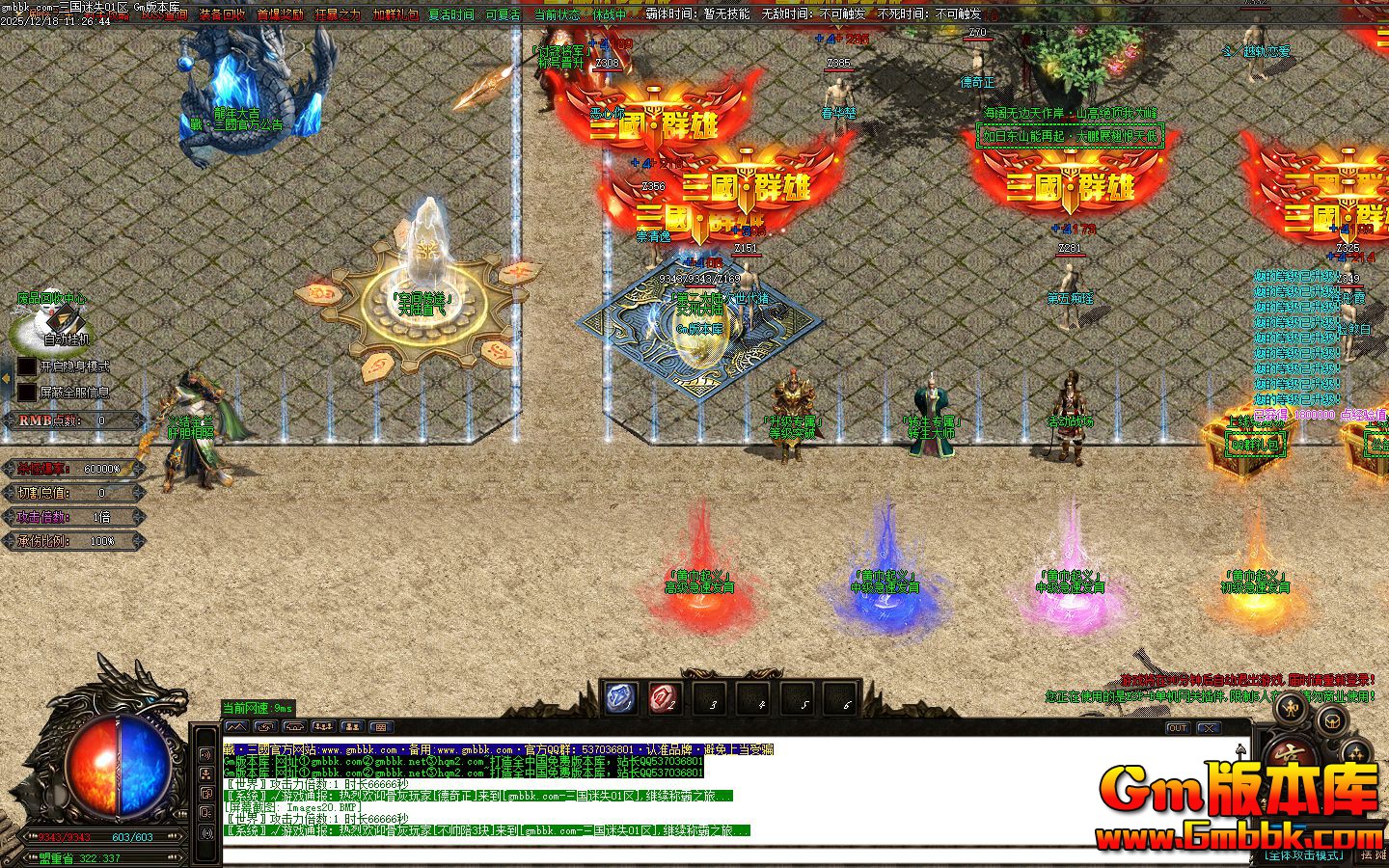Image resolution: width=1389 pixels, height=868 pixels.
Task: Open the 废品回收中心 recycling center
Action: tap(51, 298)
